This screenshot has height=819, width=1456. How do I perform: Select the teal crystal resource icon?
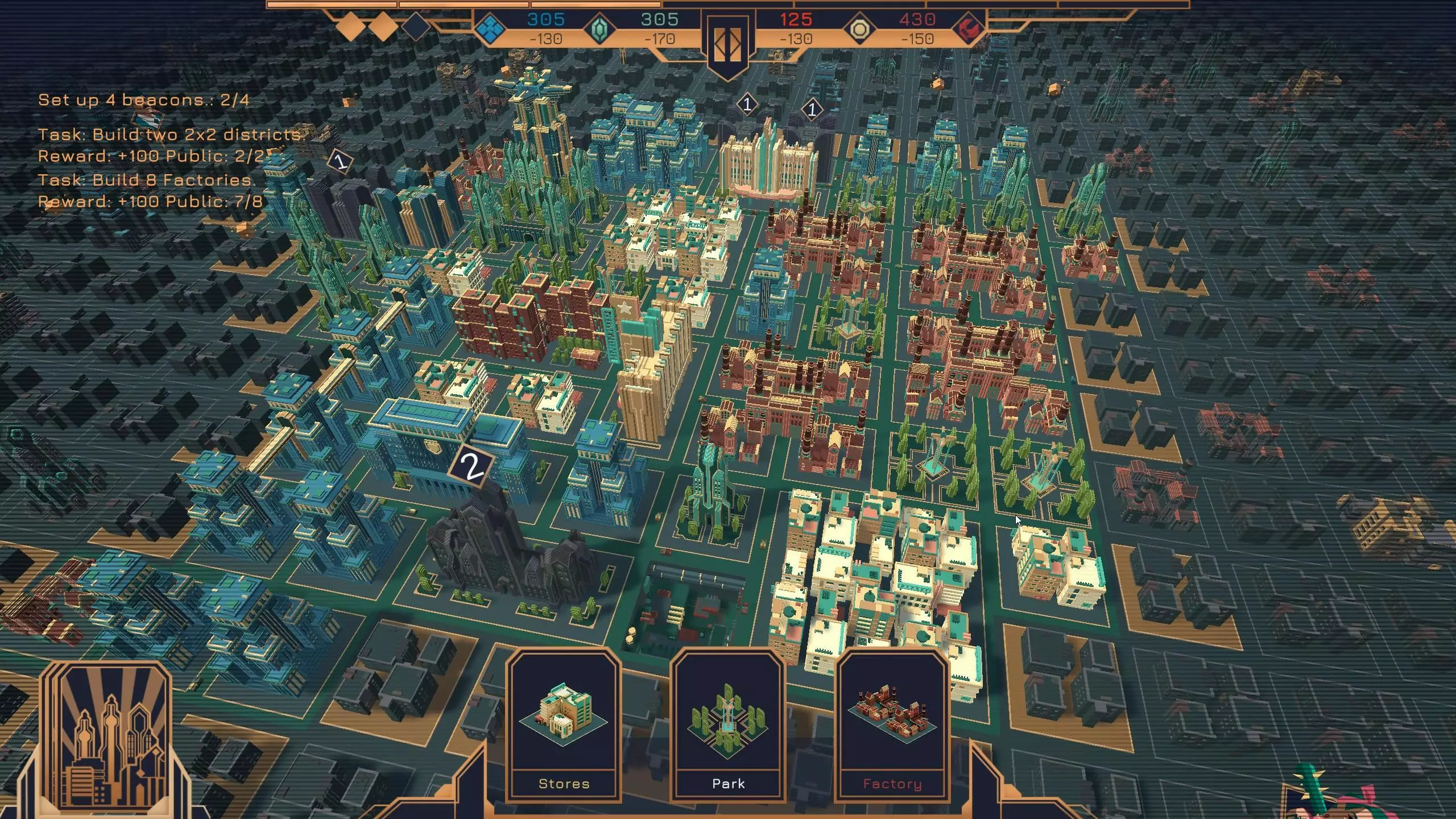[x=599, y=28]
